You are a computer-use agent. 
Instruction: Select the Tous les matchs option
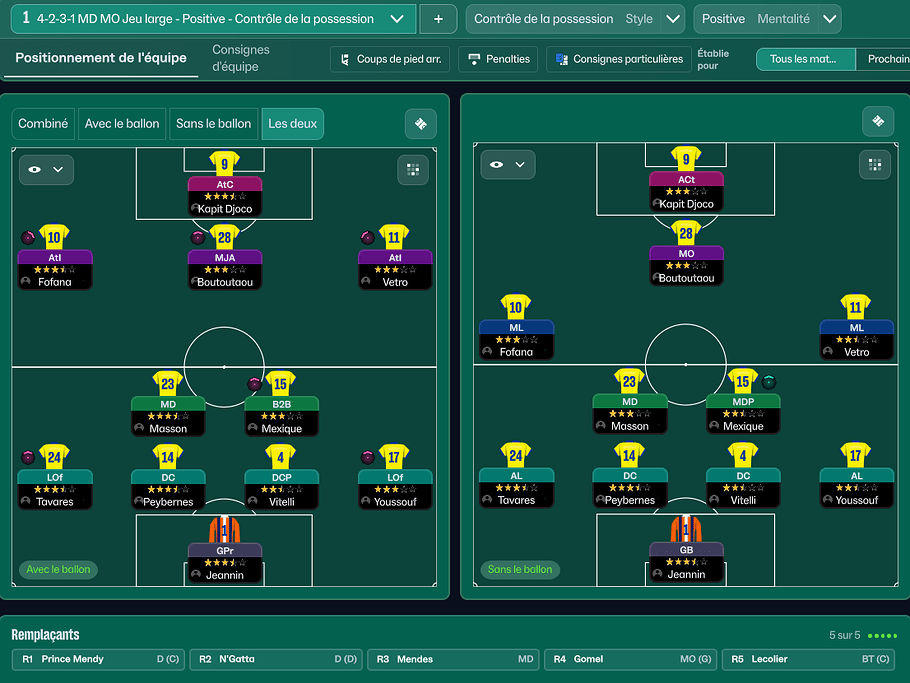pos(806,59)
